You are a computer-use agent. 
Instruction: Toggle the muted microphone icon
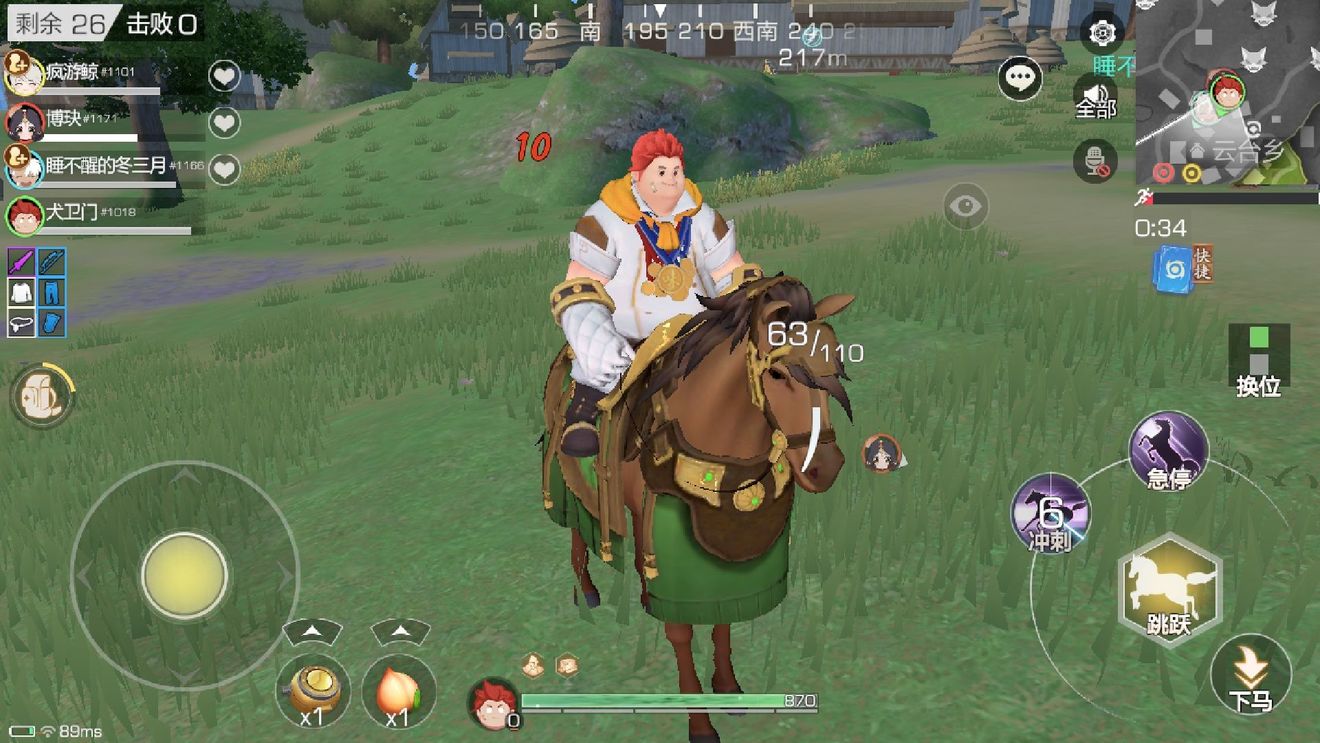tap(1094, 160)
